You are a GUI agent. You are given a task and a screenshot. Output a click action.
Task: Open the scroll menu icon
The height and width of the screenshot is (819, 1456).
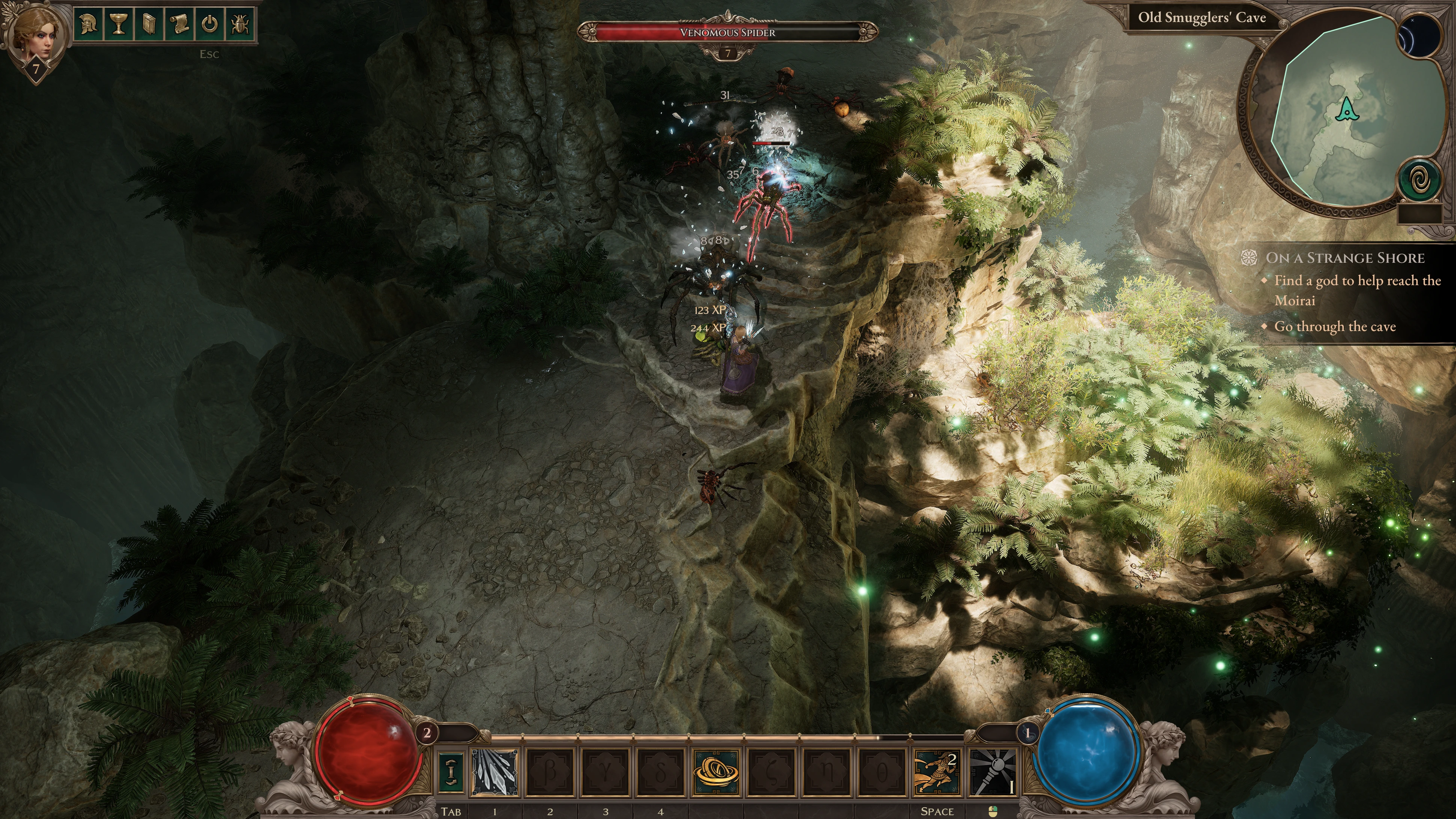[179, 24]
